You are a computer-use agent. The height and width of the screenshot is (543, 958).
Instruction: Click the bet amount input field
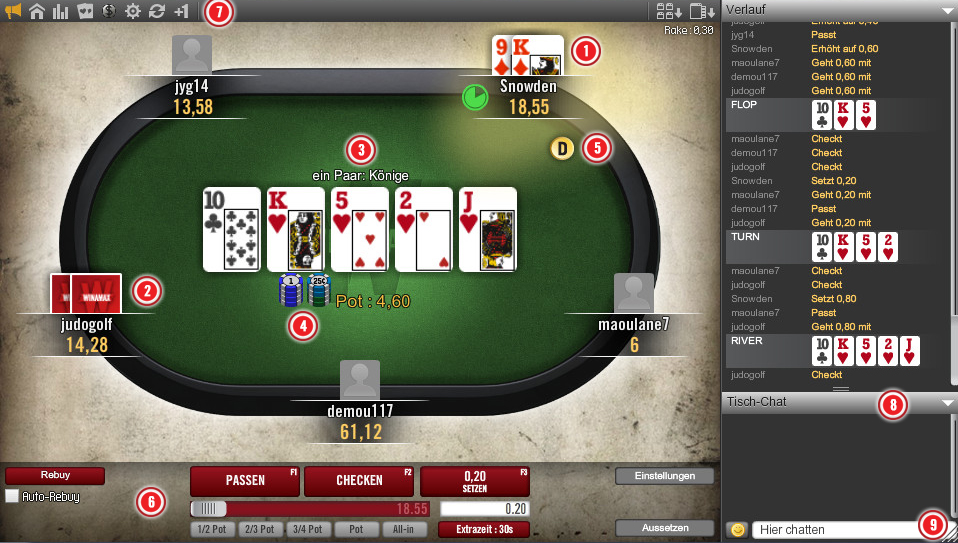pos(484,509)
